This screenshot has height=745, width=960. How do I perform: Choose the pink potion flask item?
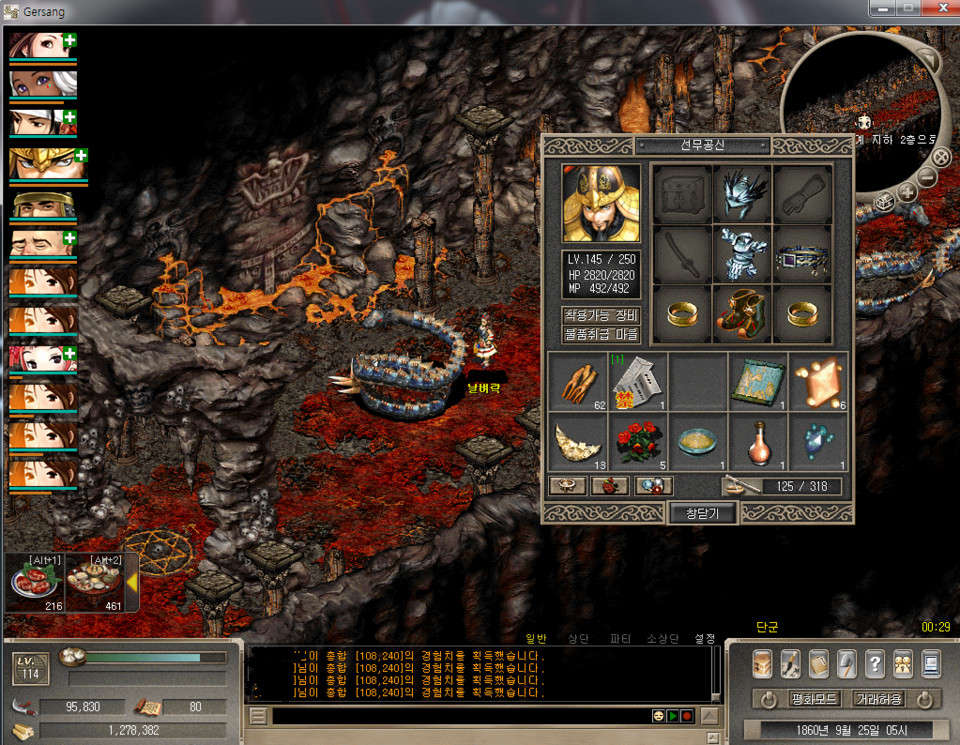(x=758, y=441)
